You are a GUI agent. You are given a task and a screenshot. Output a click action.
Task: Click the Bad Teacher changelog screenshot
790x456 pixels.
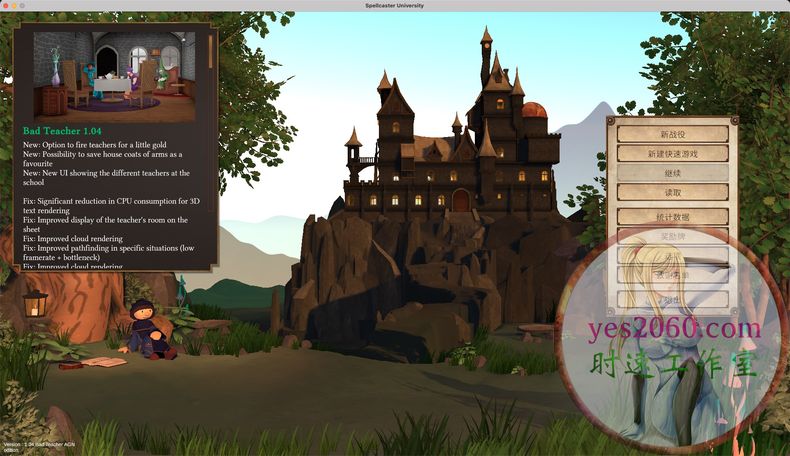click(113, 76)
